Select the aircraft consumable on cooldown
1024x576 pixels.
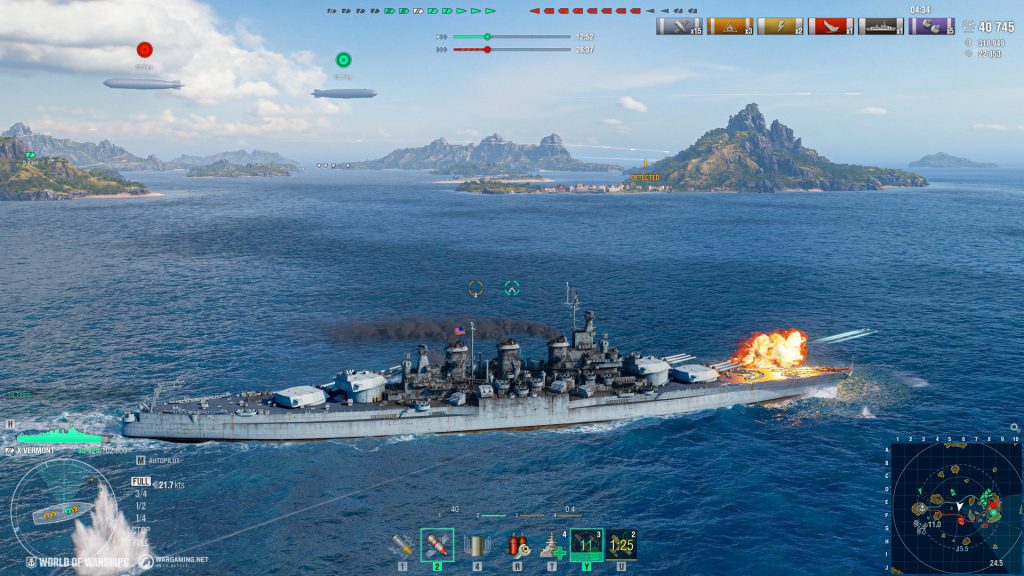[x=621, y=545]
